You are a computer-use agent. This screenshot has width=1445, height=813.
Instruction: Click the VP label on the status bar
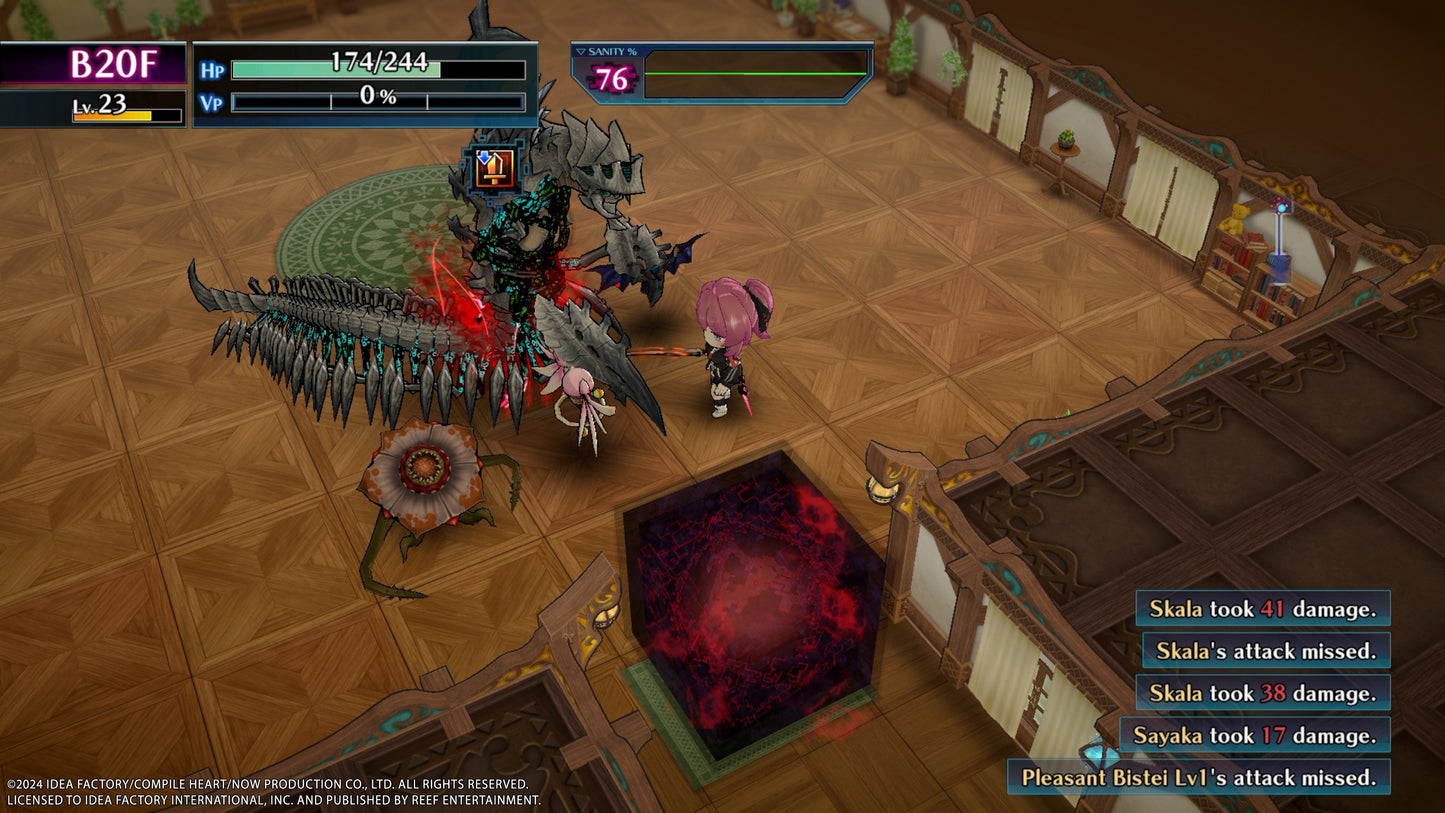coord(210,99)
